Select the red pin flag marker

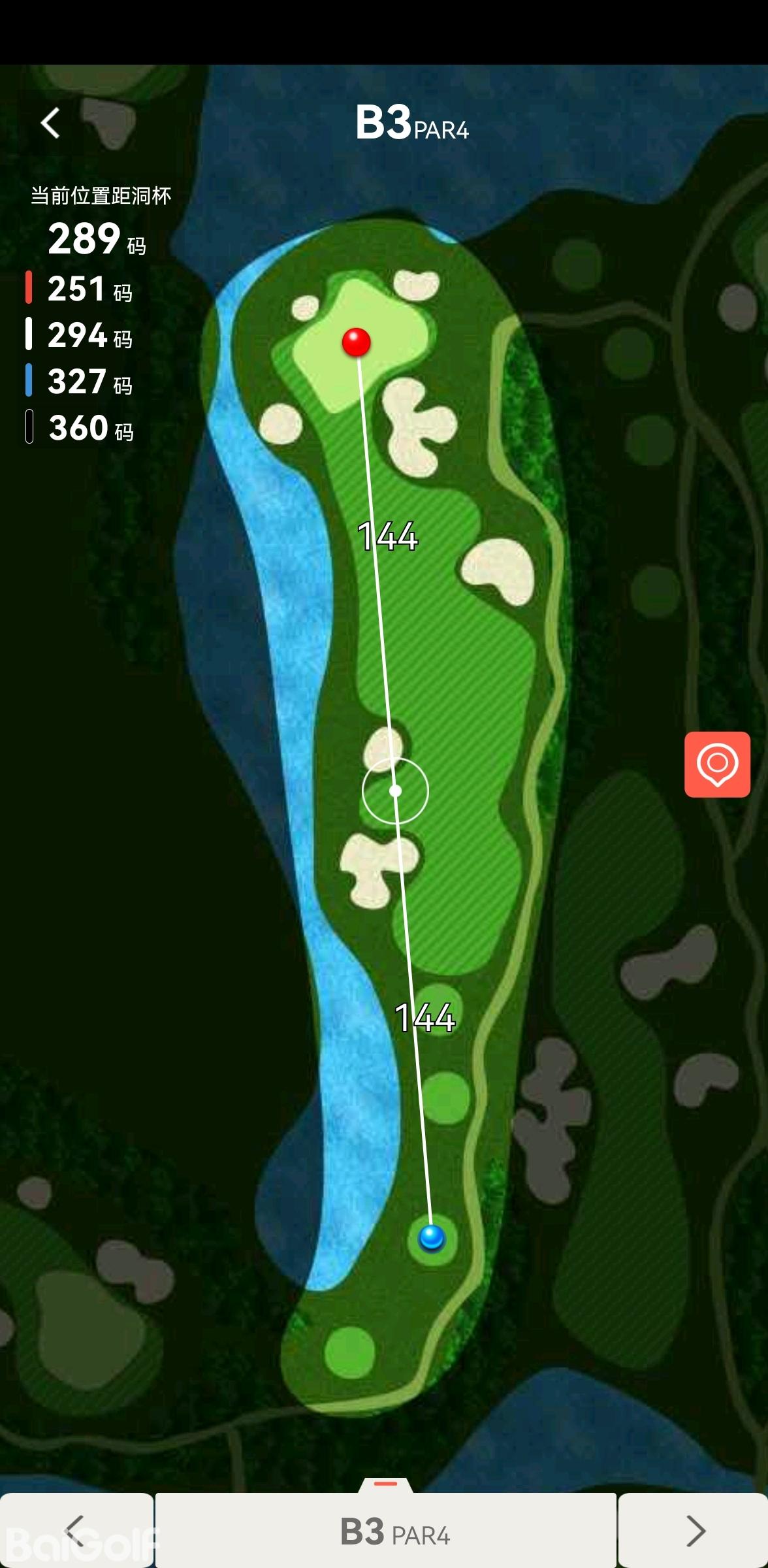coord(357,342)
